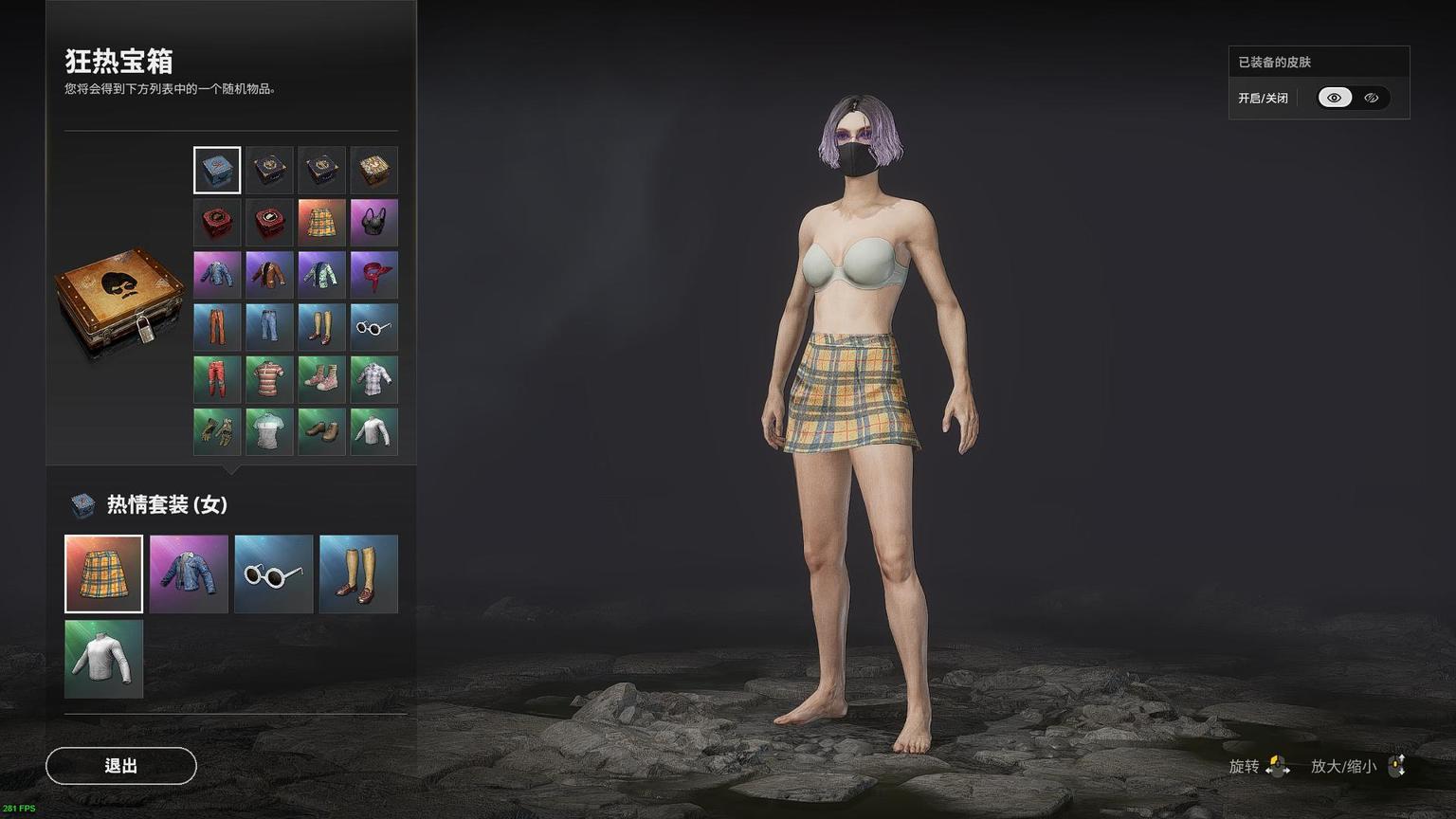This screenshot has width=1456, height=819.
Task: Click the 退出 exit button
Action: point(121,766)
